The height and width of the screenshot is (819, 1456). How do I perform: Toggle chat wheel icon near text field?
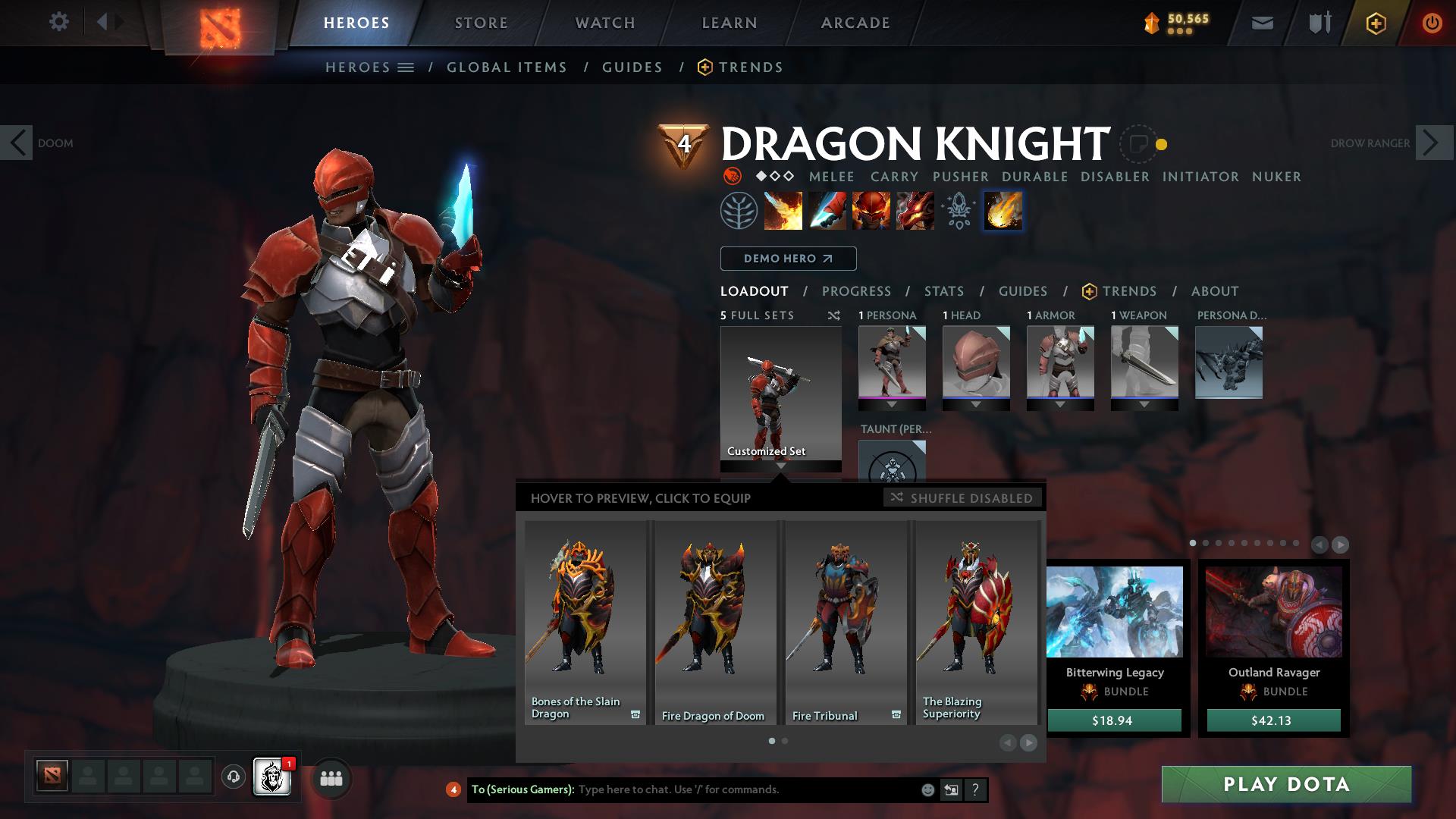(951, 789)
